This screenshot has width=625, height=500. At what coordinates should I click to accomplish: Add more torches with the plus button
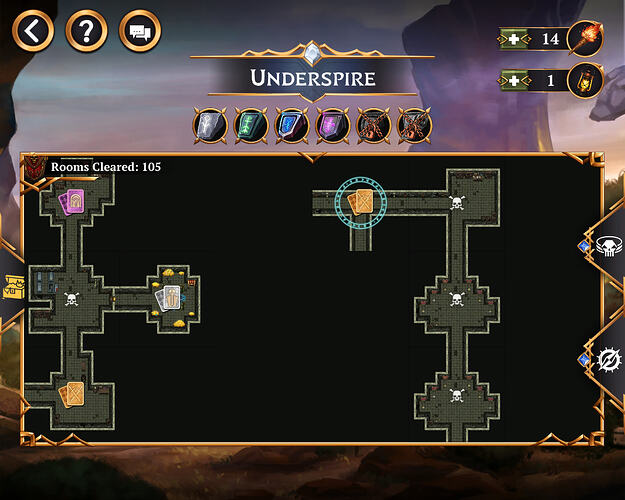tap(513, 39)
